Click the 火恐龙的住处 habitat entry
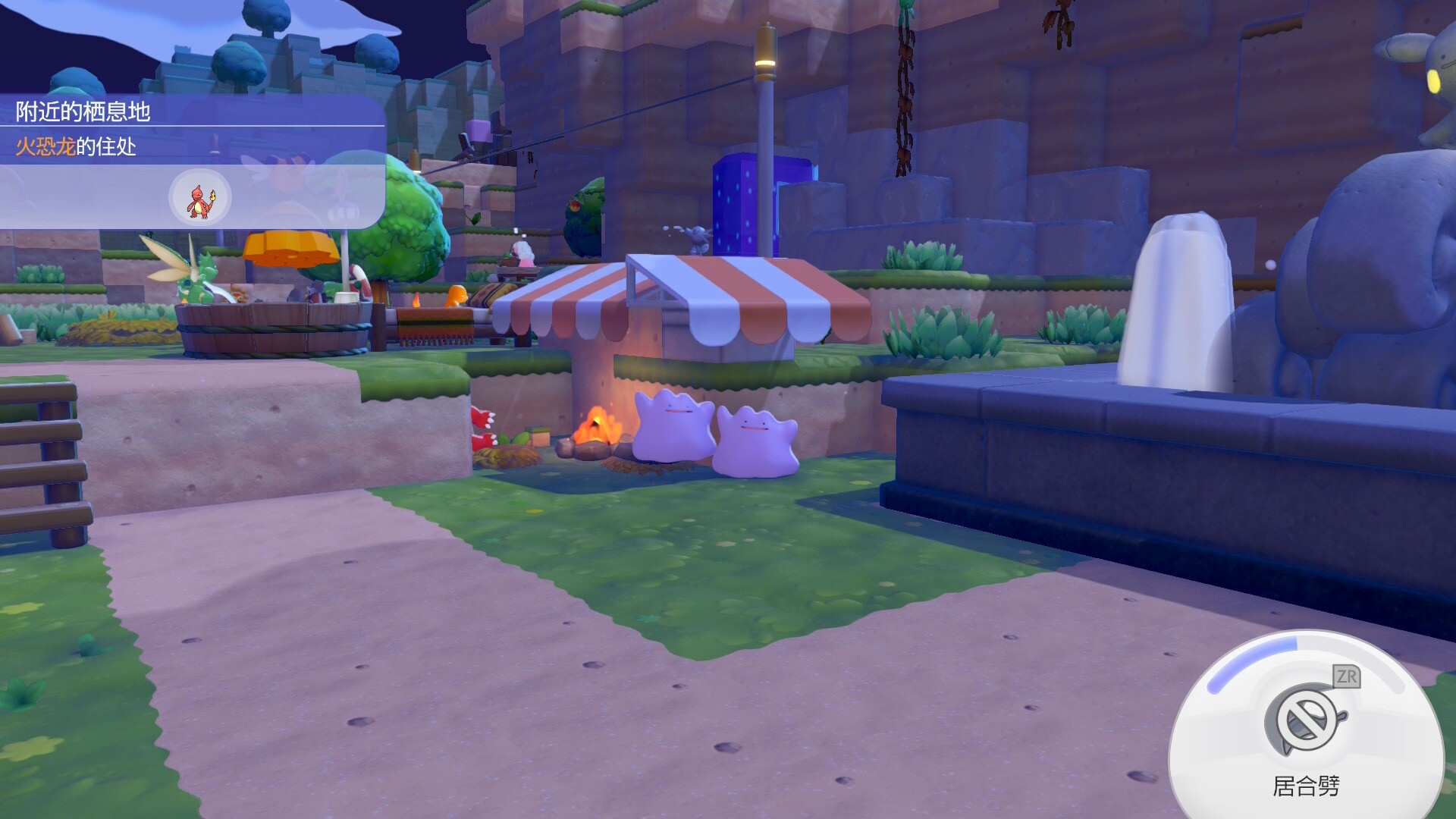This screenshot has height=819, width=1456. [x=77, y=146]
